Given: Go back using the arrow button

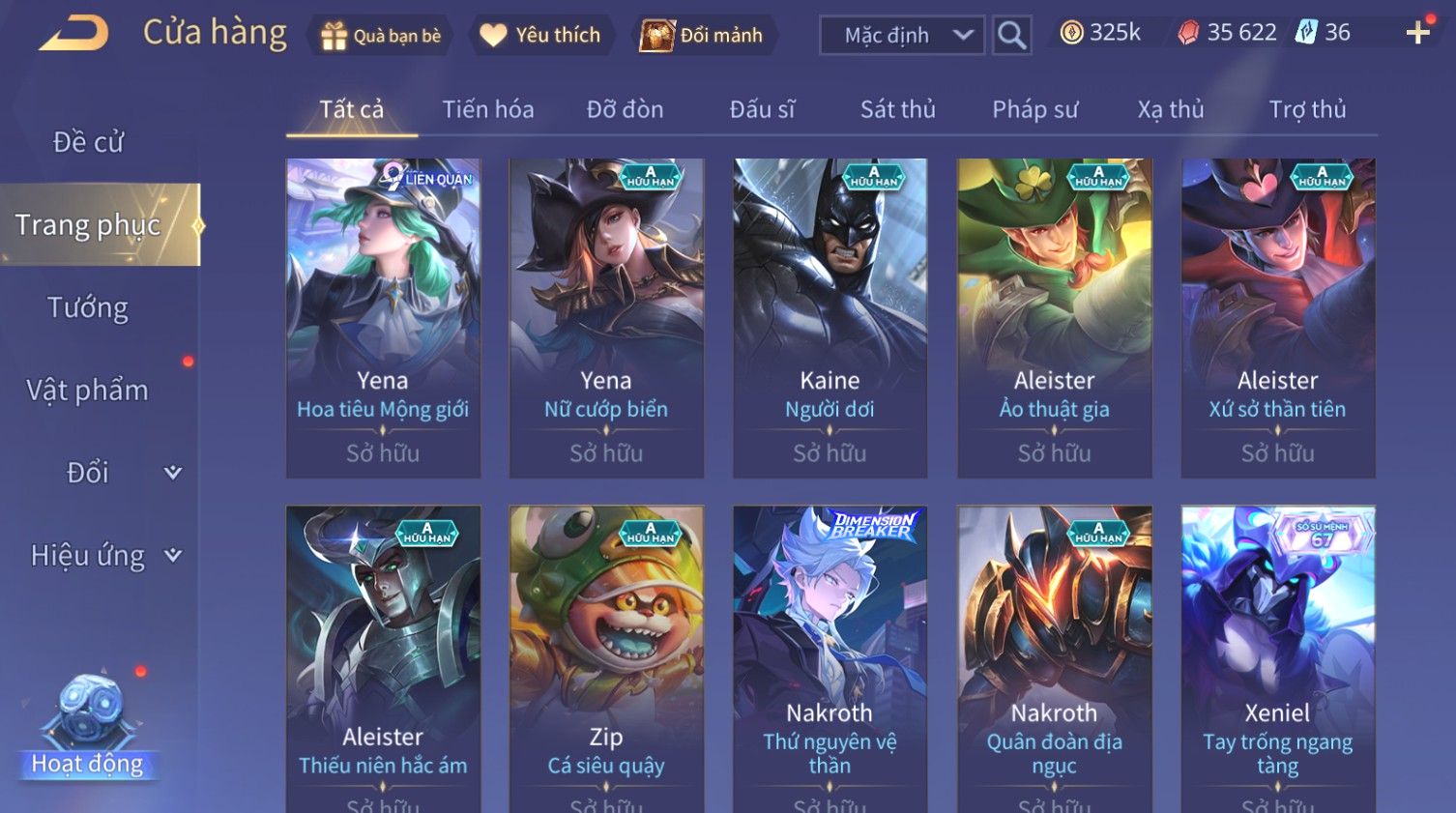Looking at the screenshot, I should pos(73,34).
